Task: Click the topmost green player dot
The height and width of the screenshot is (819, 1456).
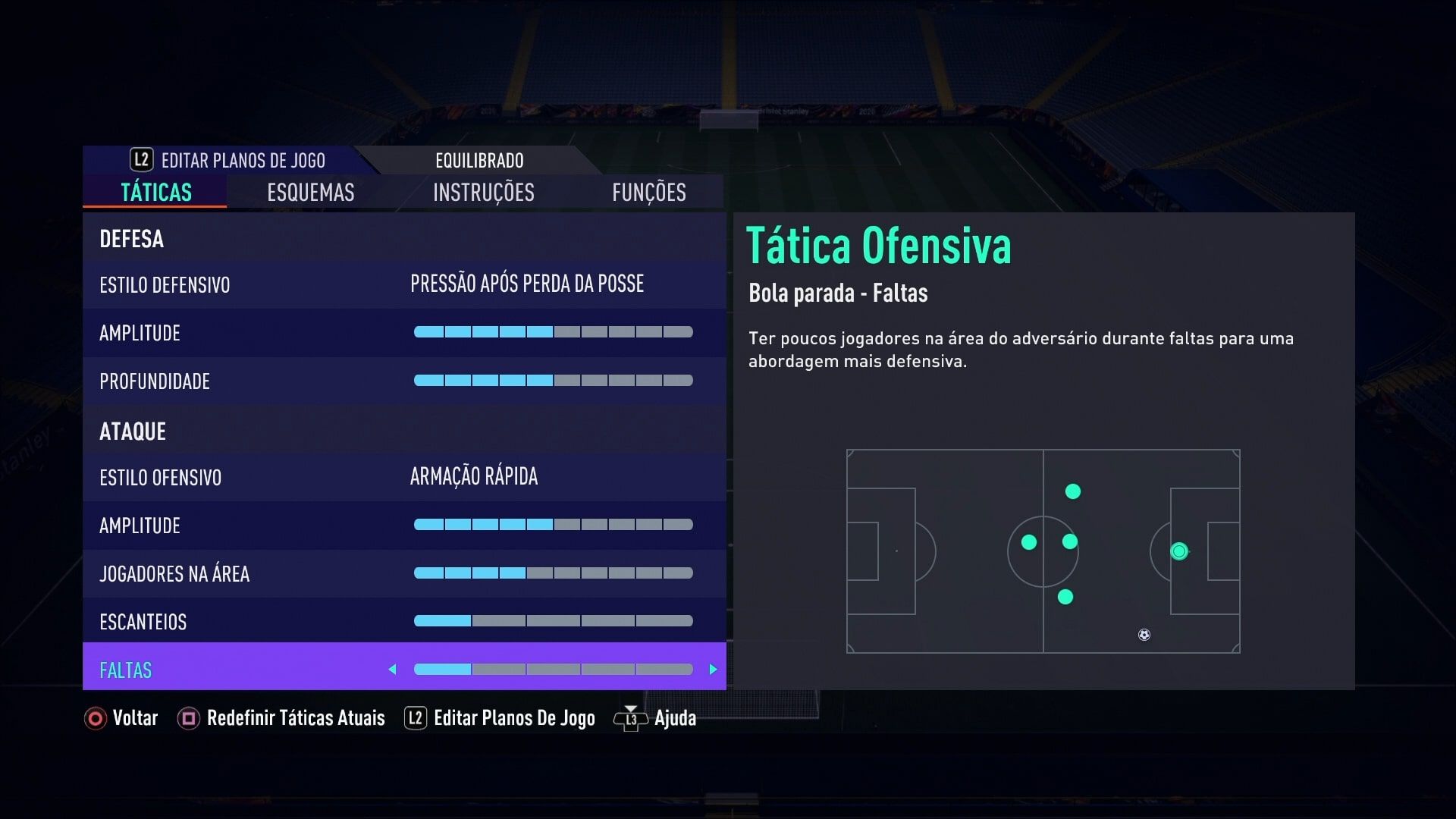Action: pos(1072,491)
